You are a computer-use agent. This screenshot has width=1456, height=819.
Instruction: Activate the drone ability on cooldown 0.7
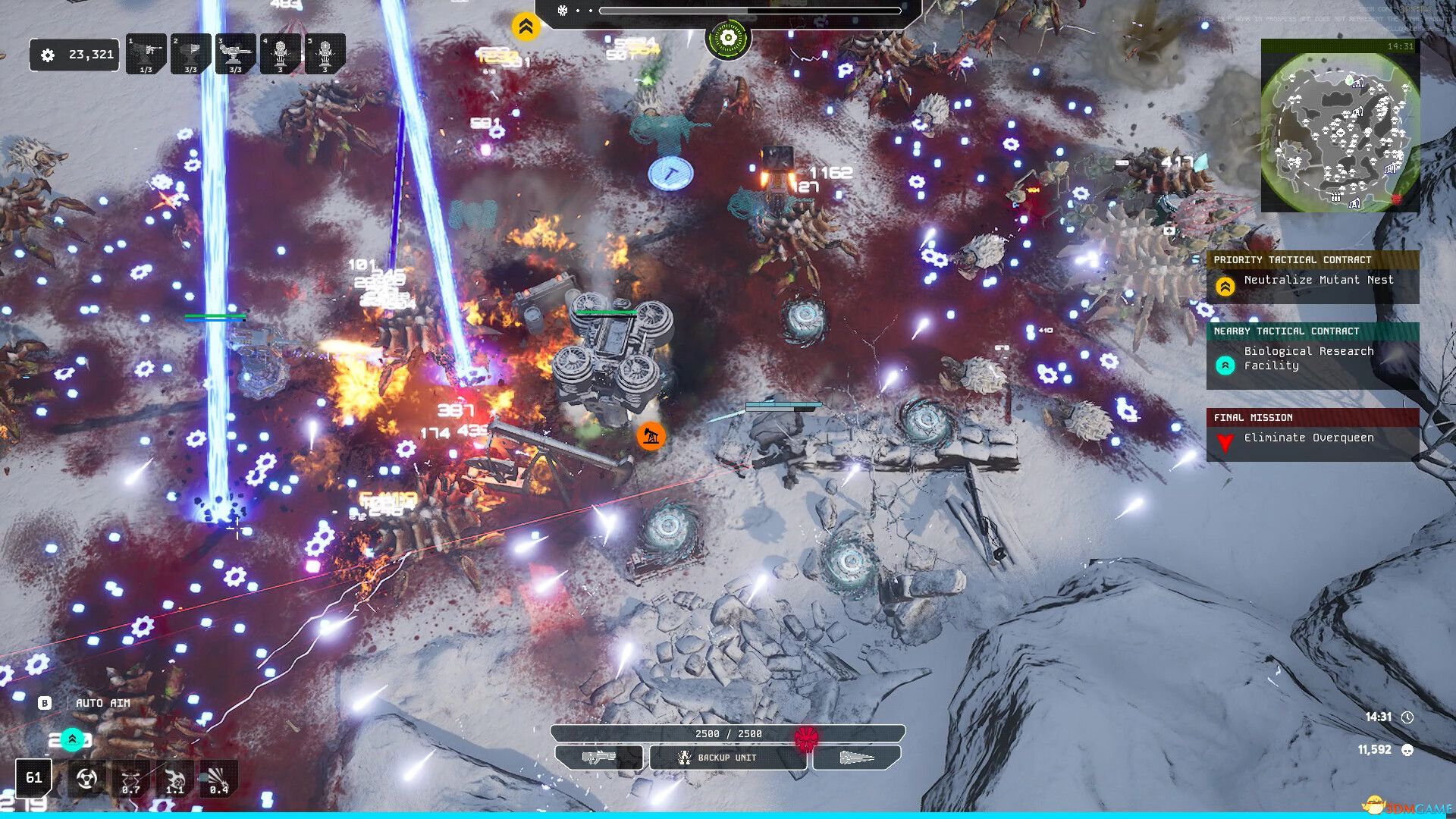130,779
